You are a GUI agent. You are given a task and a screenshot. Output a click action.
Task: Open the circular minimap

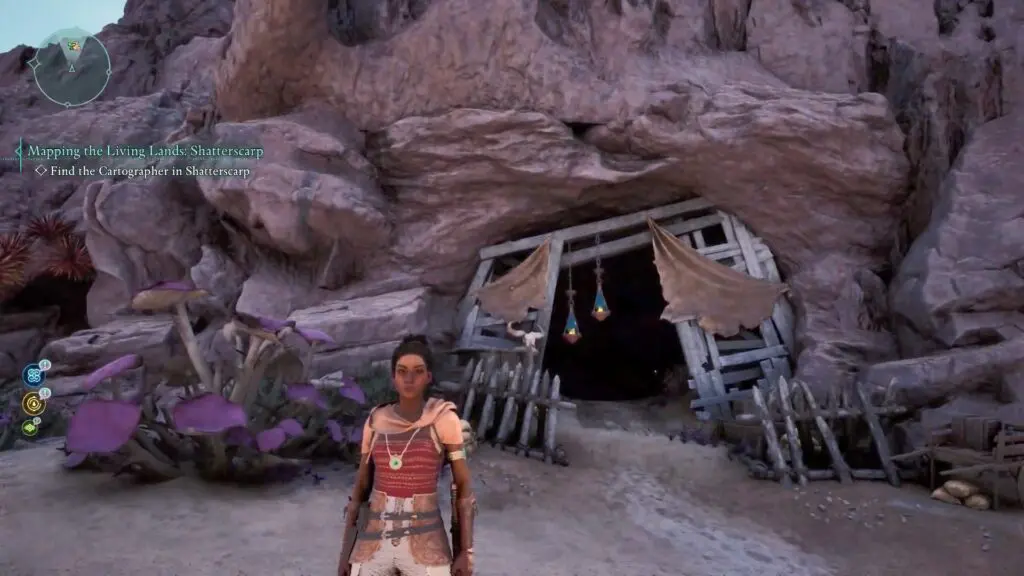pyautogui.click(x=70, y=67)
